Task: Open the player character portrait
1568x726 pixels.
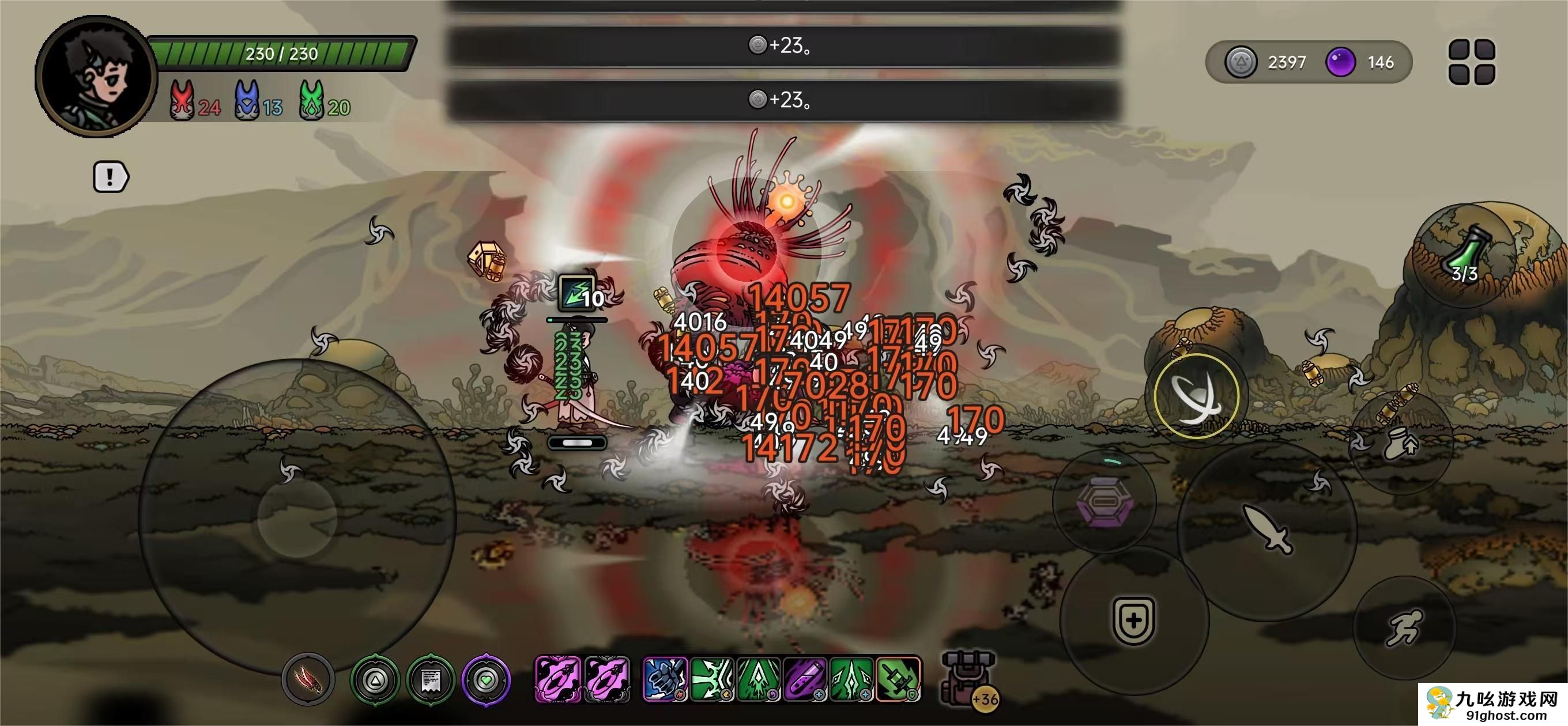Action: pos(96,76)
